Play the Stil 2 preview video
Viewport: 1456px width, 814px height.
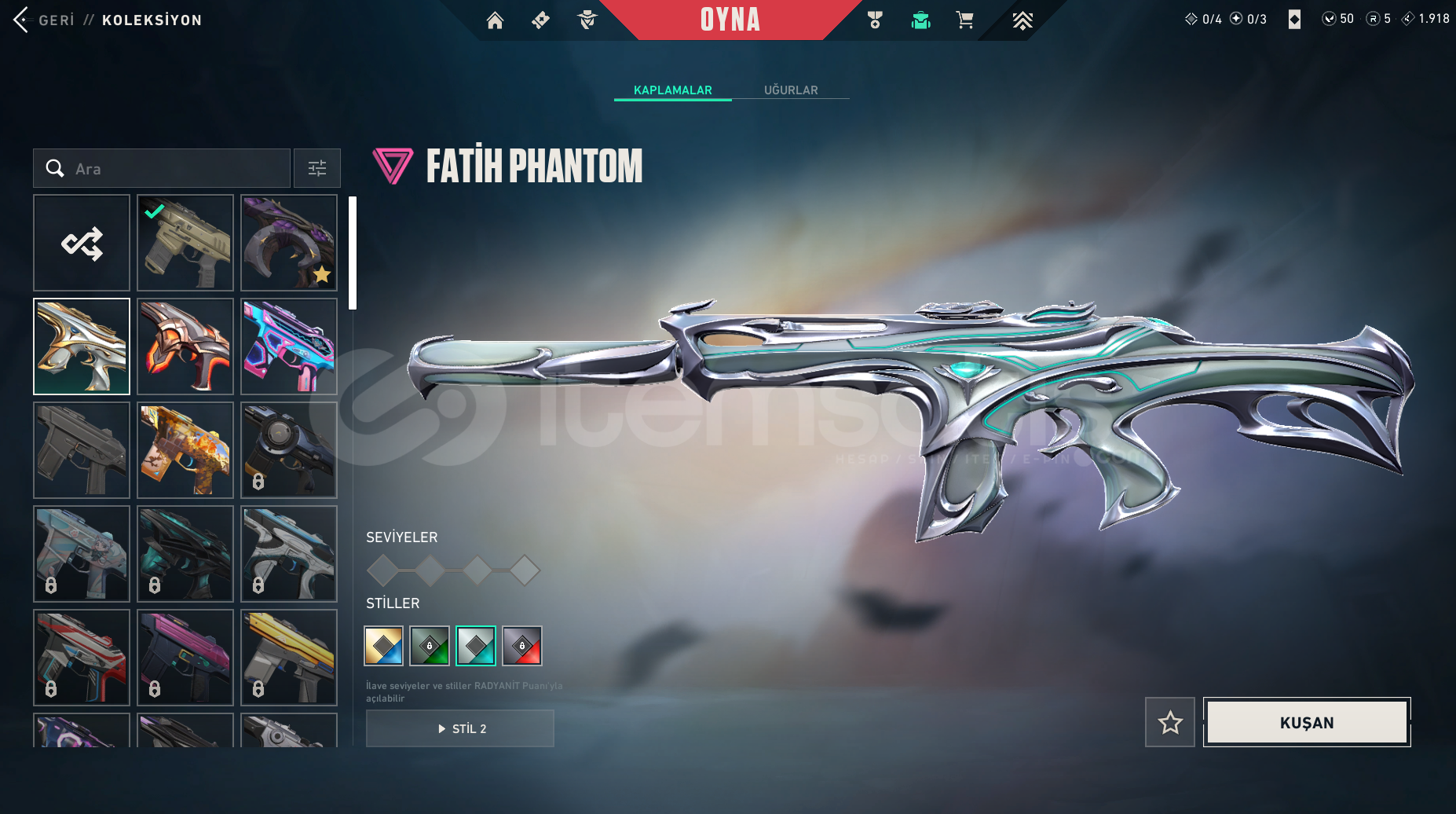460,728
